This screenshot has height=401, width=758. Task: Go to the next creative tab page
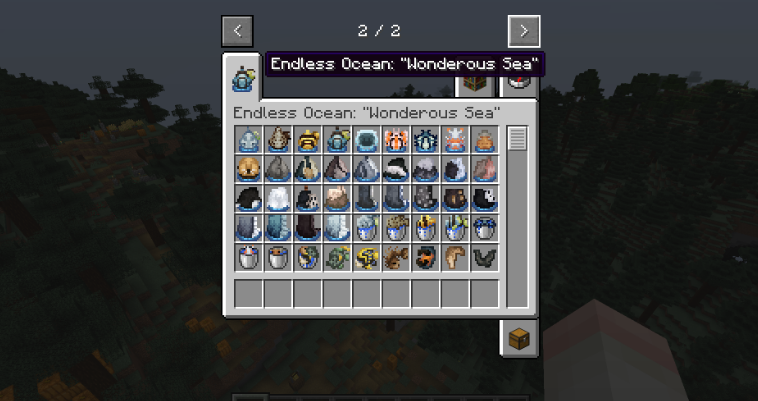coord(523,30)
